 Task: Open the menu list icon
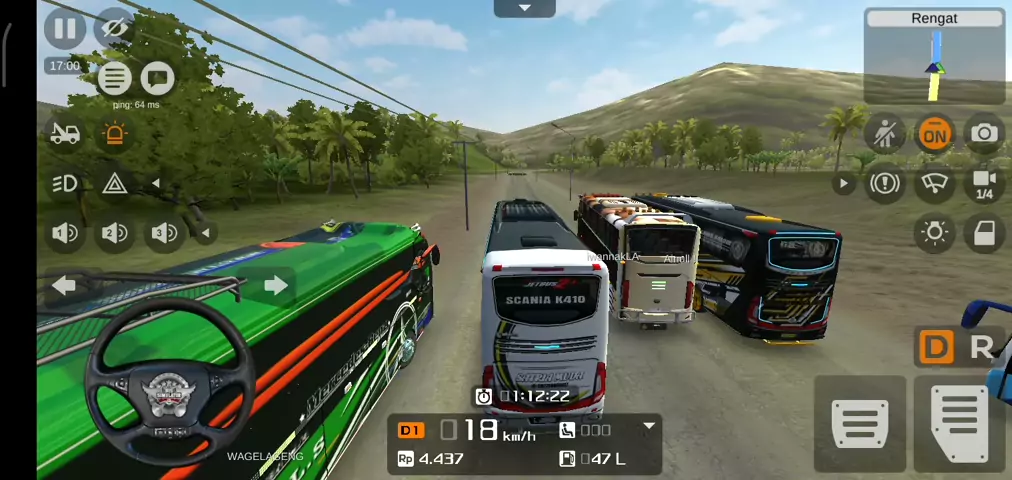click(114, 77)
